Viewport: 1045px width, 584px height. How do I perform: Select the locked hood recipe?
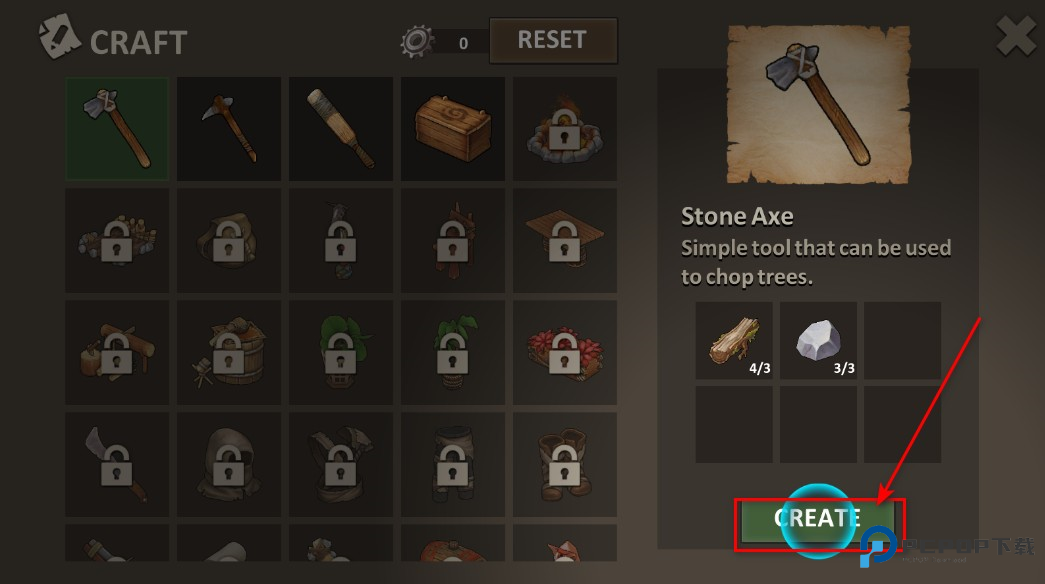tap(229, 465)
